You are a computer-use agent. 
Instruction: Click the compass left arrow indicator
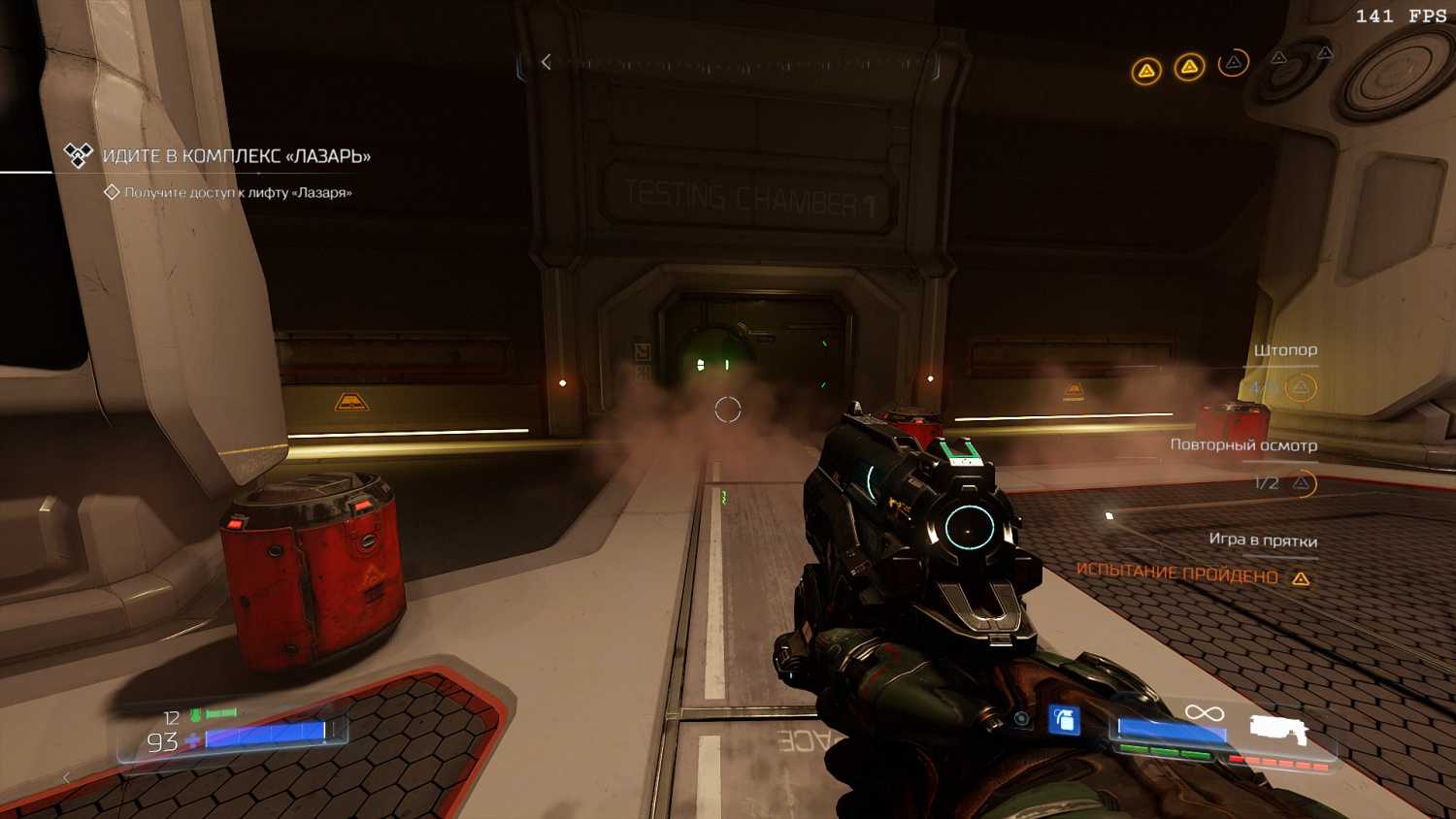(546, 62)
